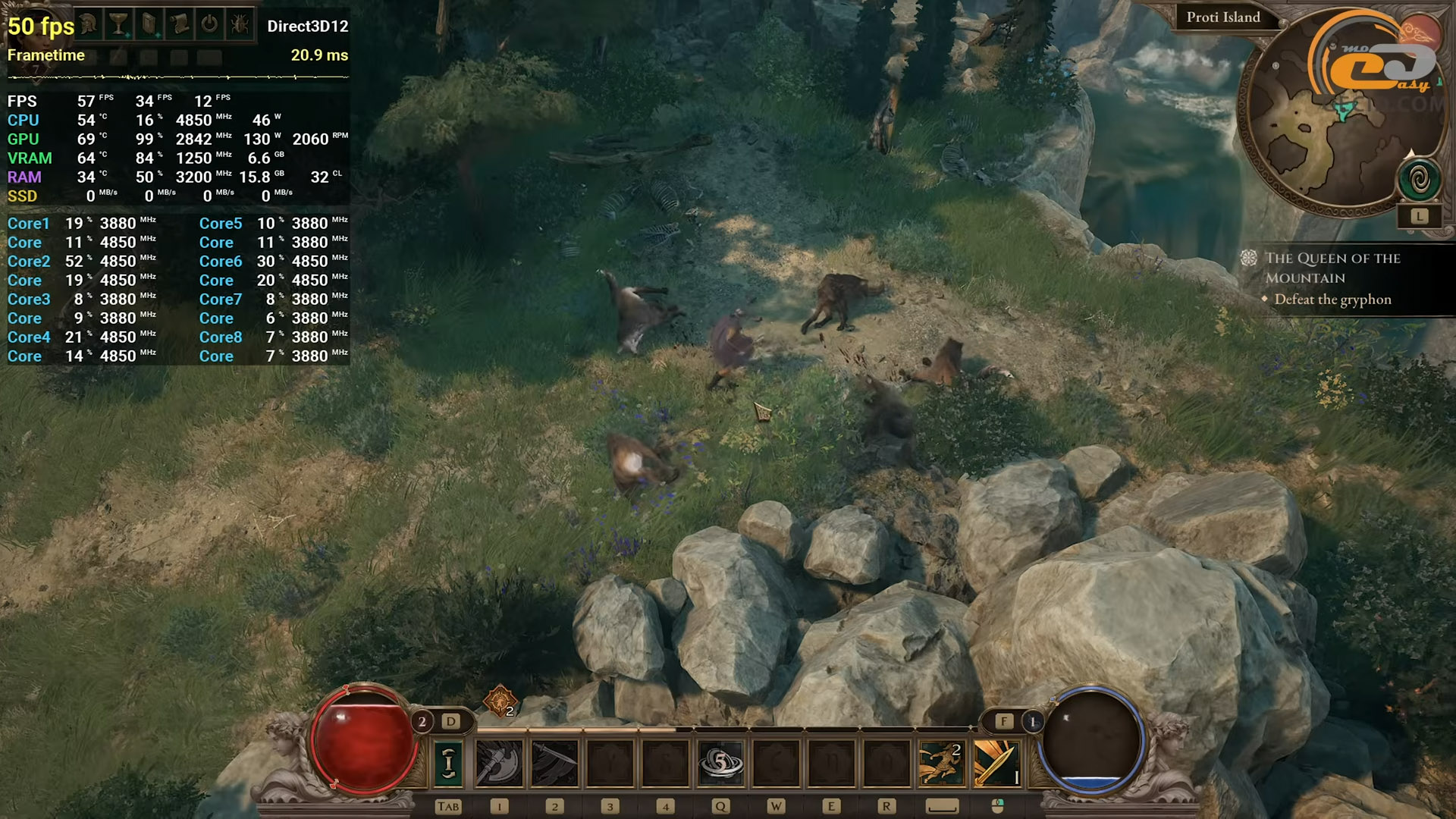The width and height of the screenshot is (1456, 819).
Task: Click the weapon swap slot
Action: pos(448,762)
